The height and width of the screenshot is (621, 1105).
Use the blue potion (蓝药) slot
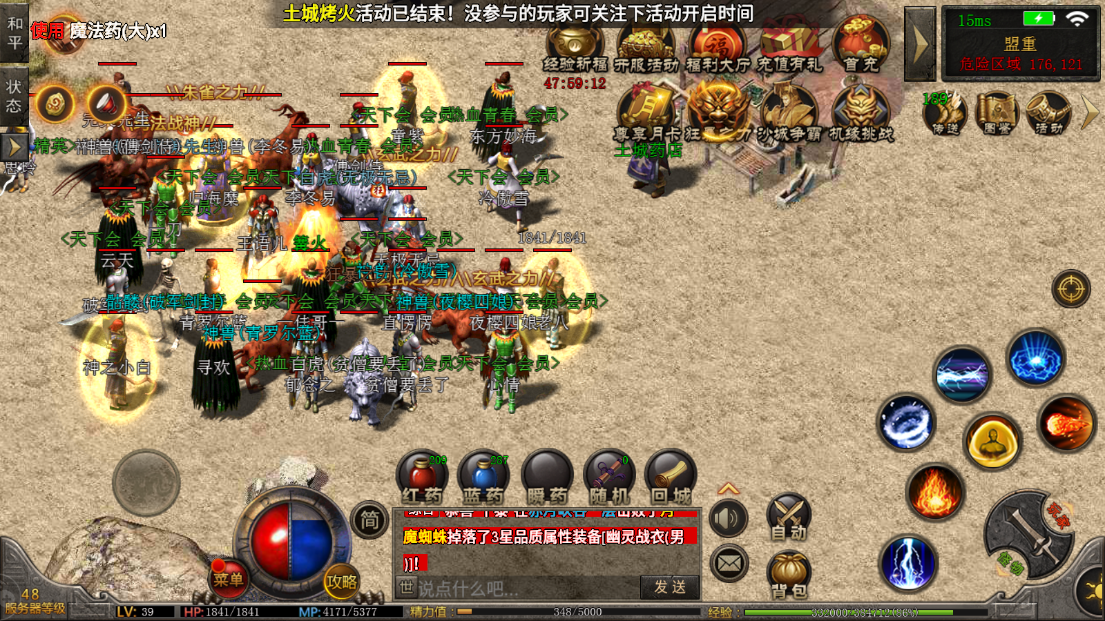click(x=483, y=475)
